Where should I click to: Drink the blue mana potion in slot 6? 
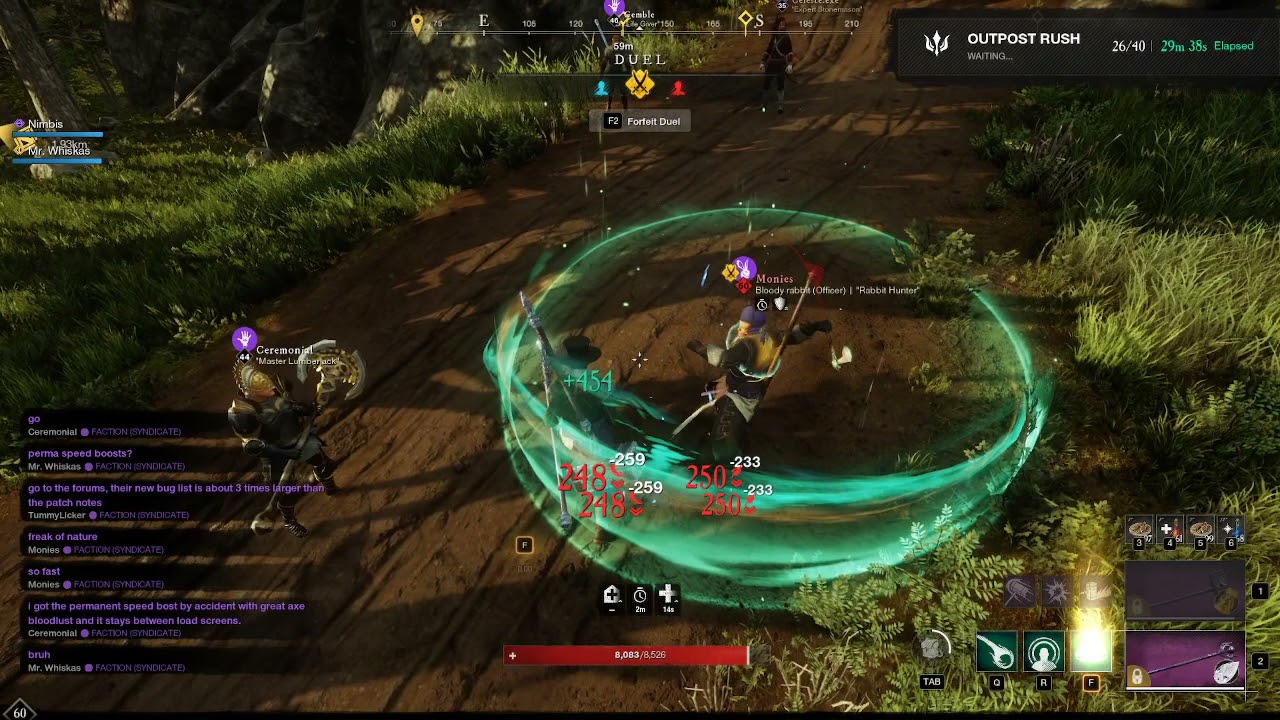[x=1230, y=529]
